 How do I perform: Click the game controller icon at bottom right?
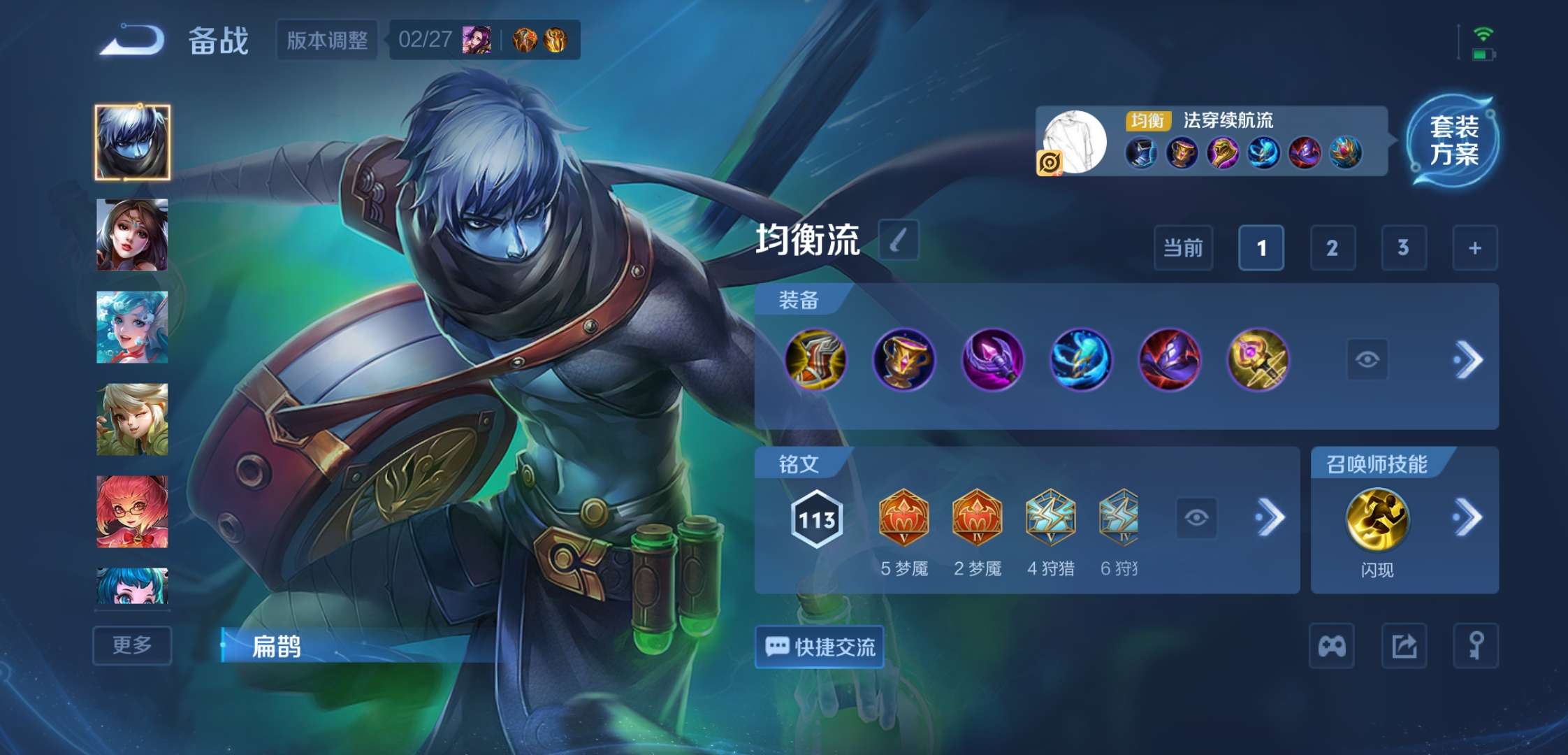click(1333, 646)
